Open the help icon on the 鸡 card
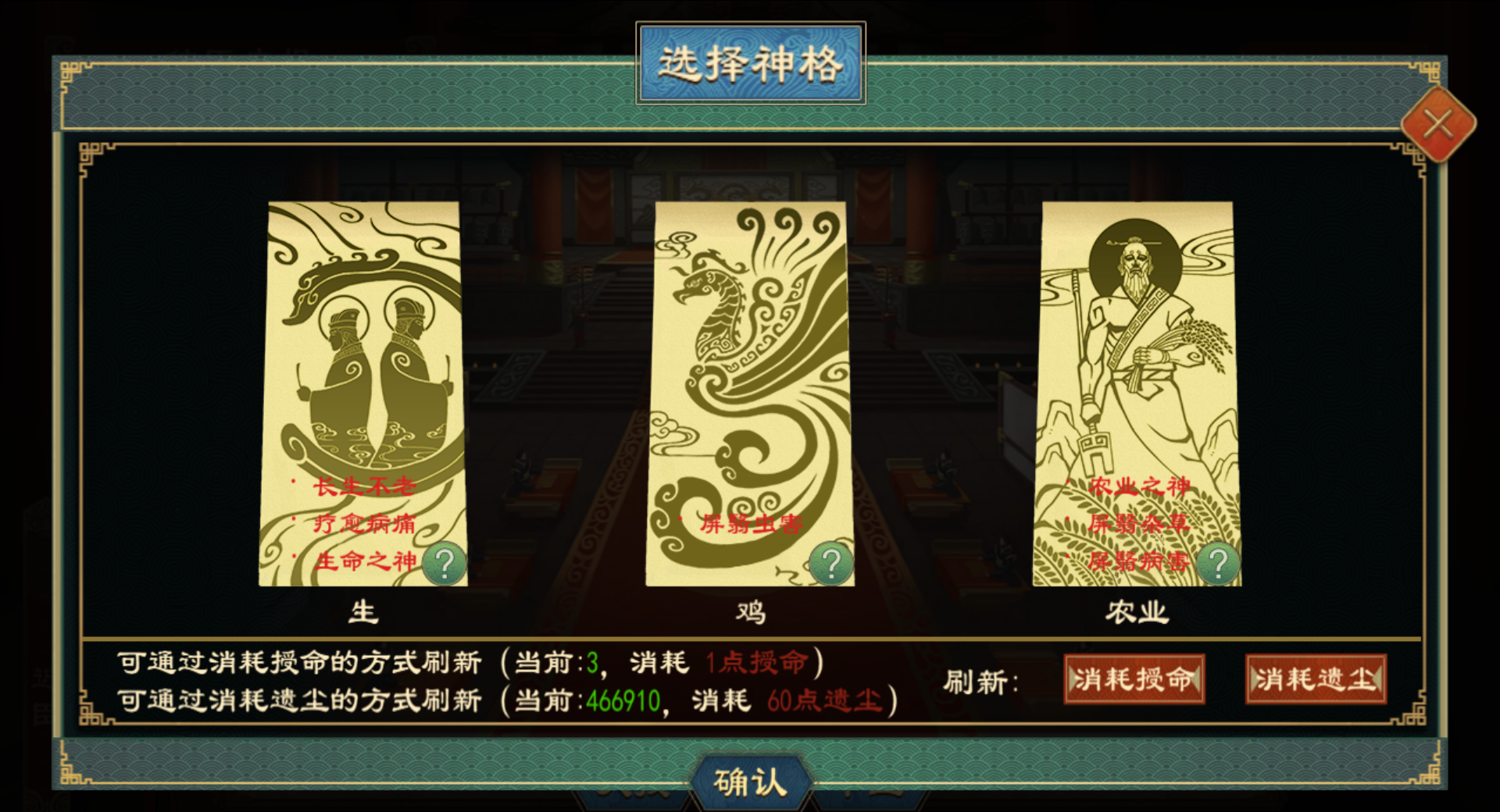Screen dimensions: 1500x812 pos(830,561)
